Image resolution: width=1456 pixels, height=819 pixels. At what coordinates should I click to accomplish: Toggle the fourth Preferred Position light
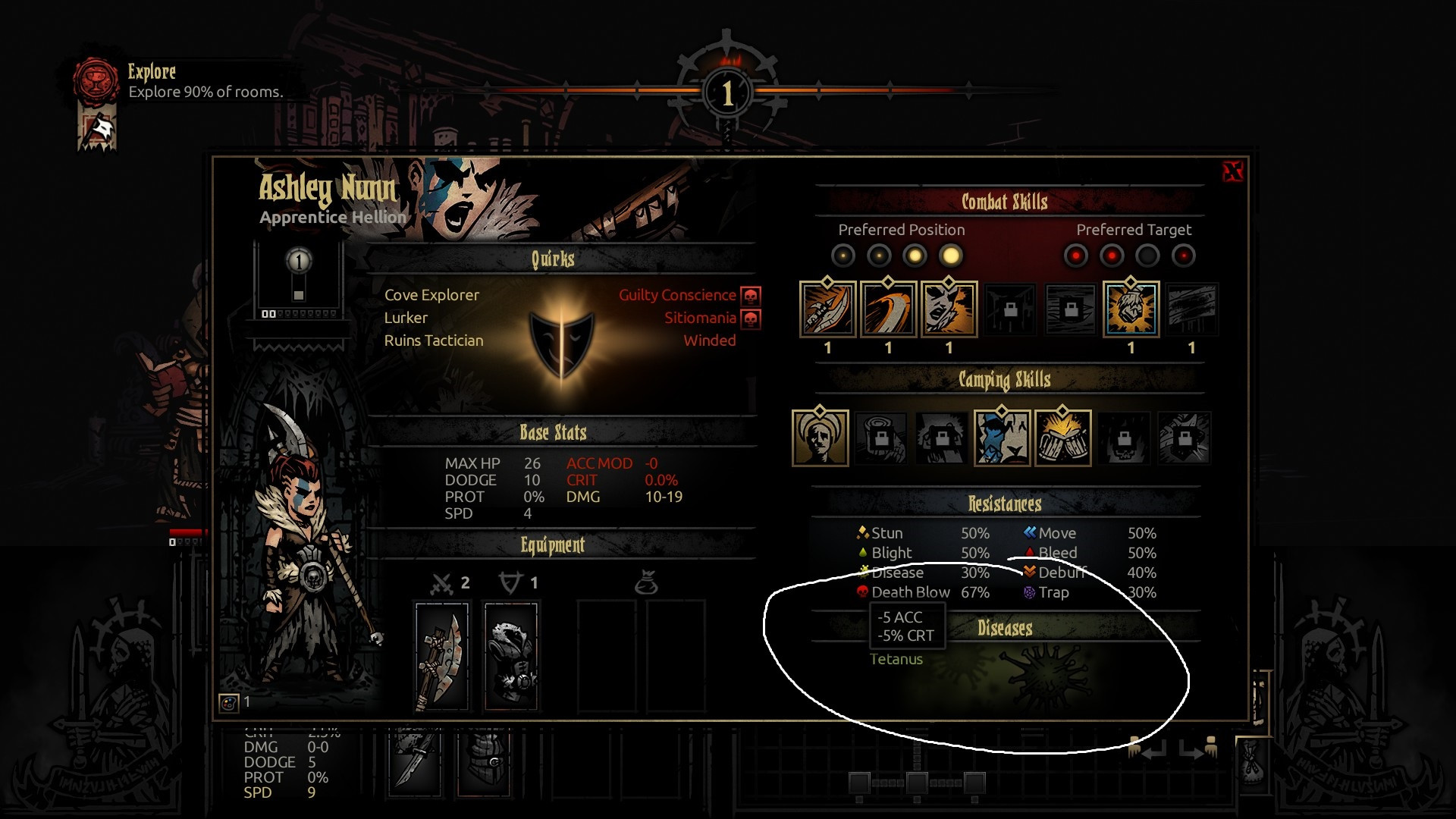[x=950, y=256]
